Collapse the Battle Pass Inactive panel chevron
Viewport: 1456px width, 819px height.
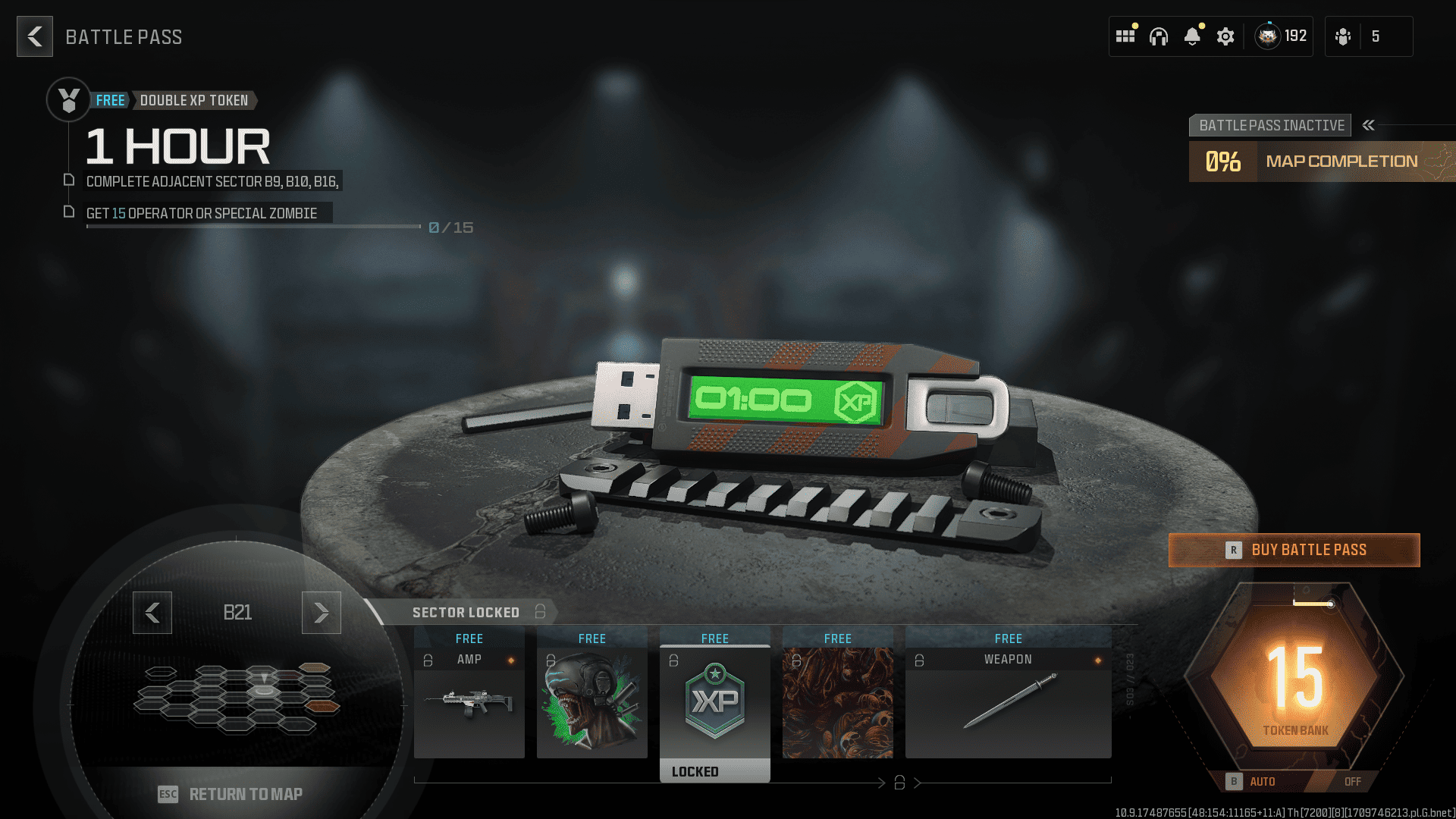coord(1369,125)
